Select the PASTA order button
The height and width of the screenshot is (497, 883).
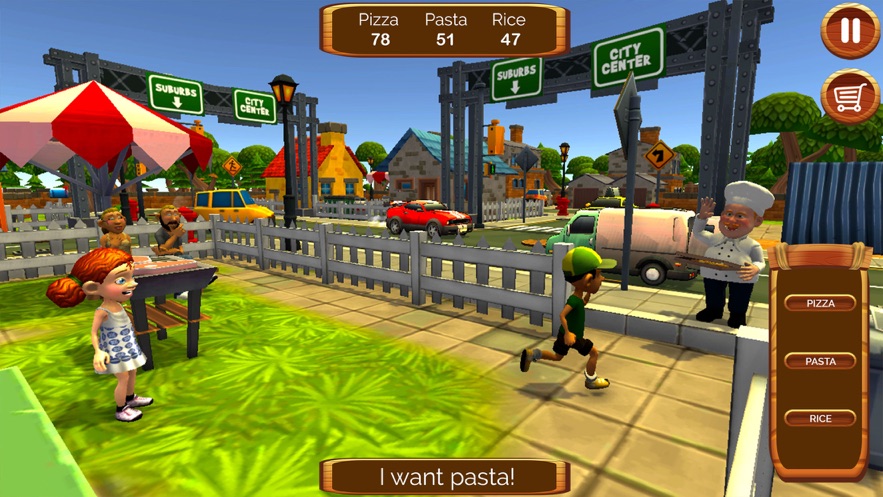tap(820, 361)
